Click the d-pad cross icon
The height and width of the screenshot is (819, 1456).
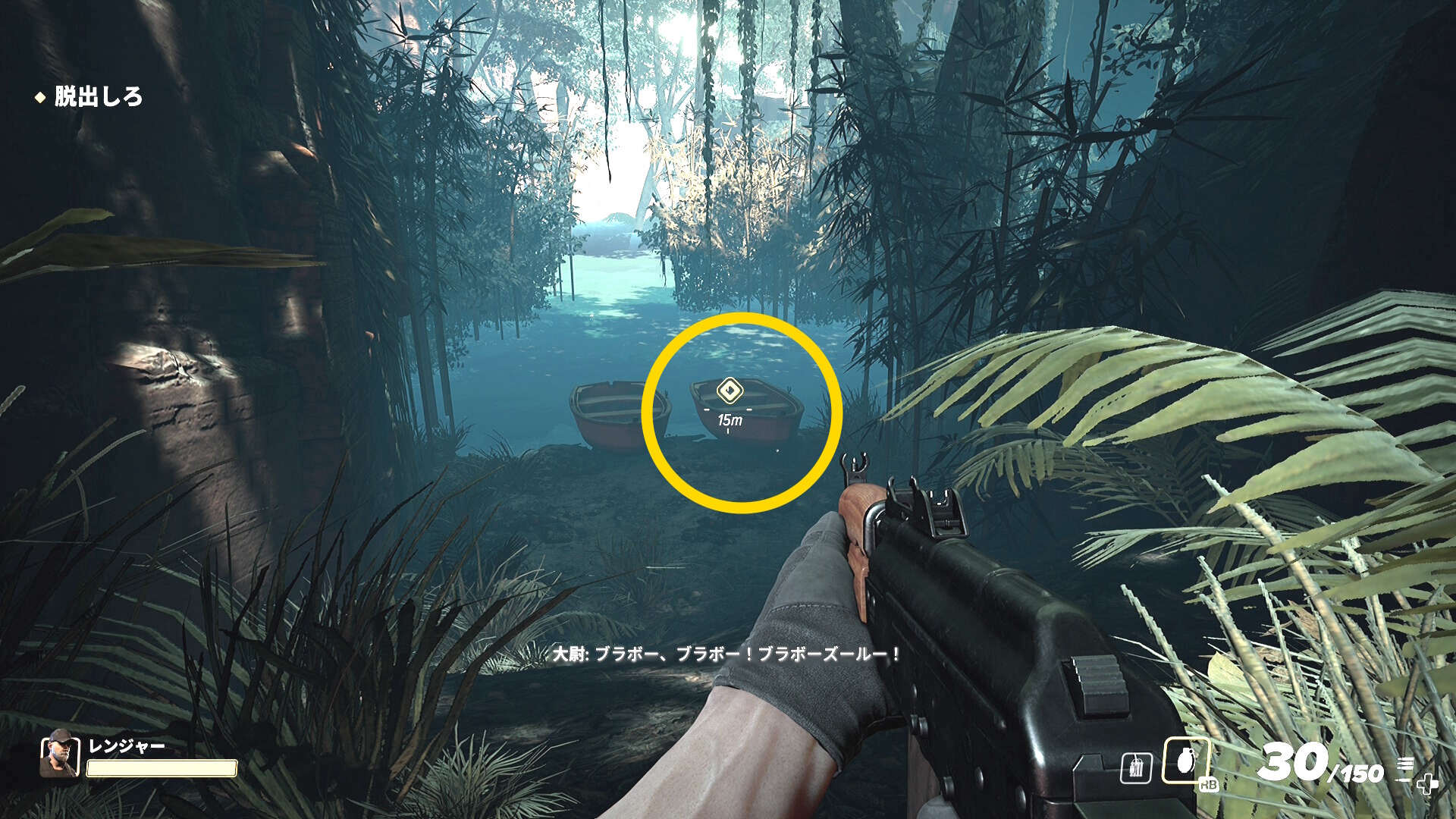coord(1427,783)
